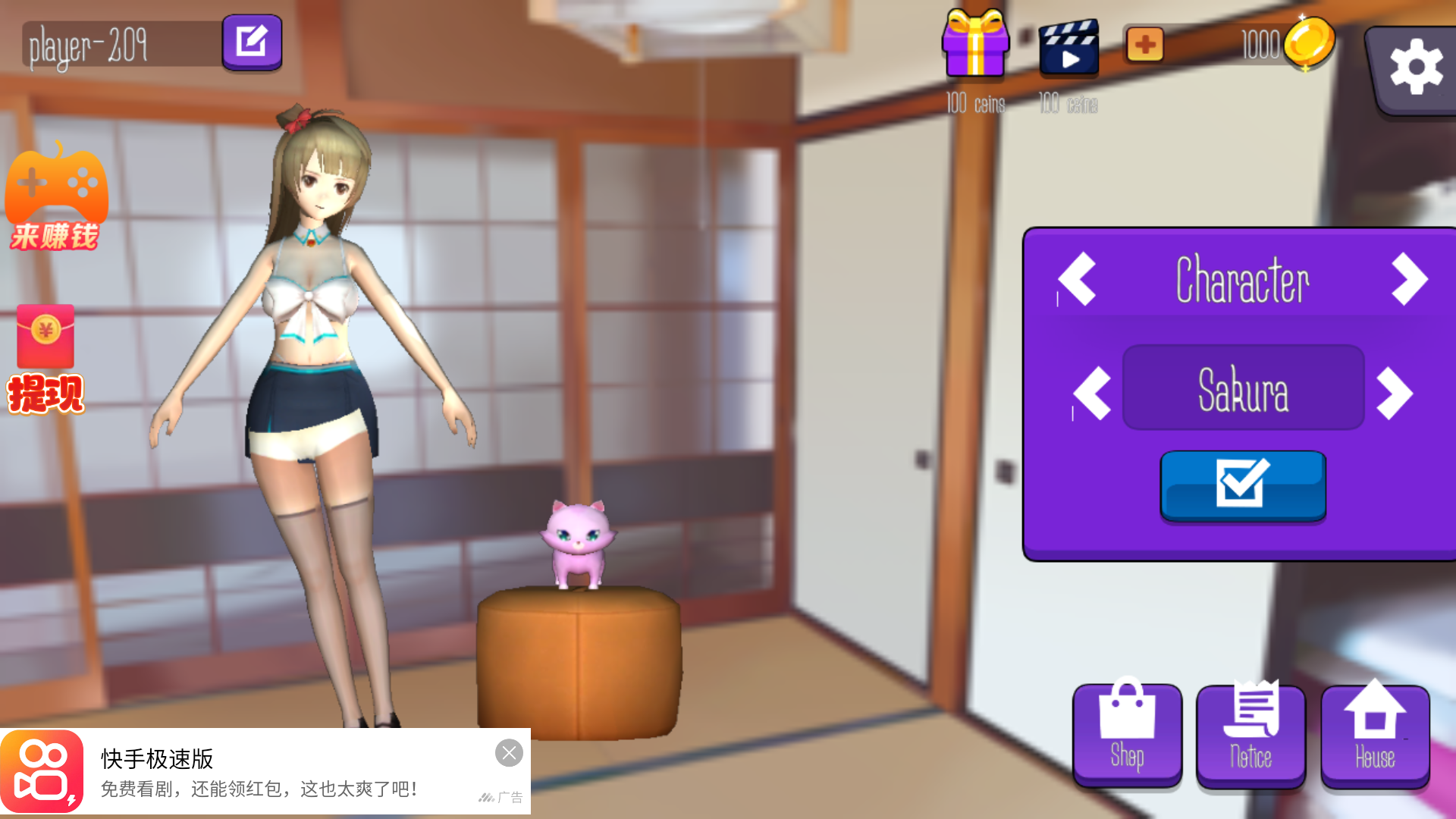This screenshot has height=819, width=1456.
Task: Edit the player-209 username
Action: [x=252, y=42]
